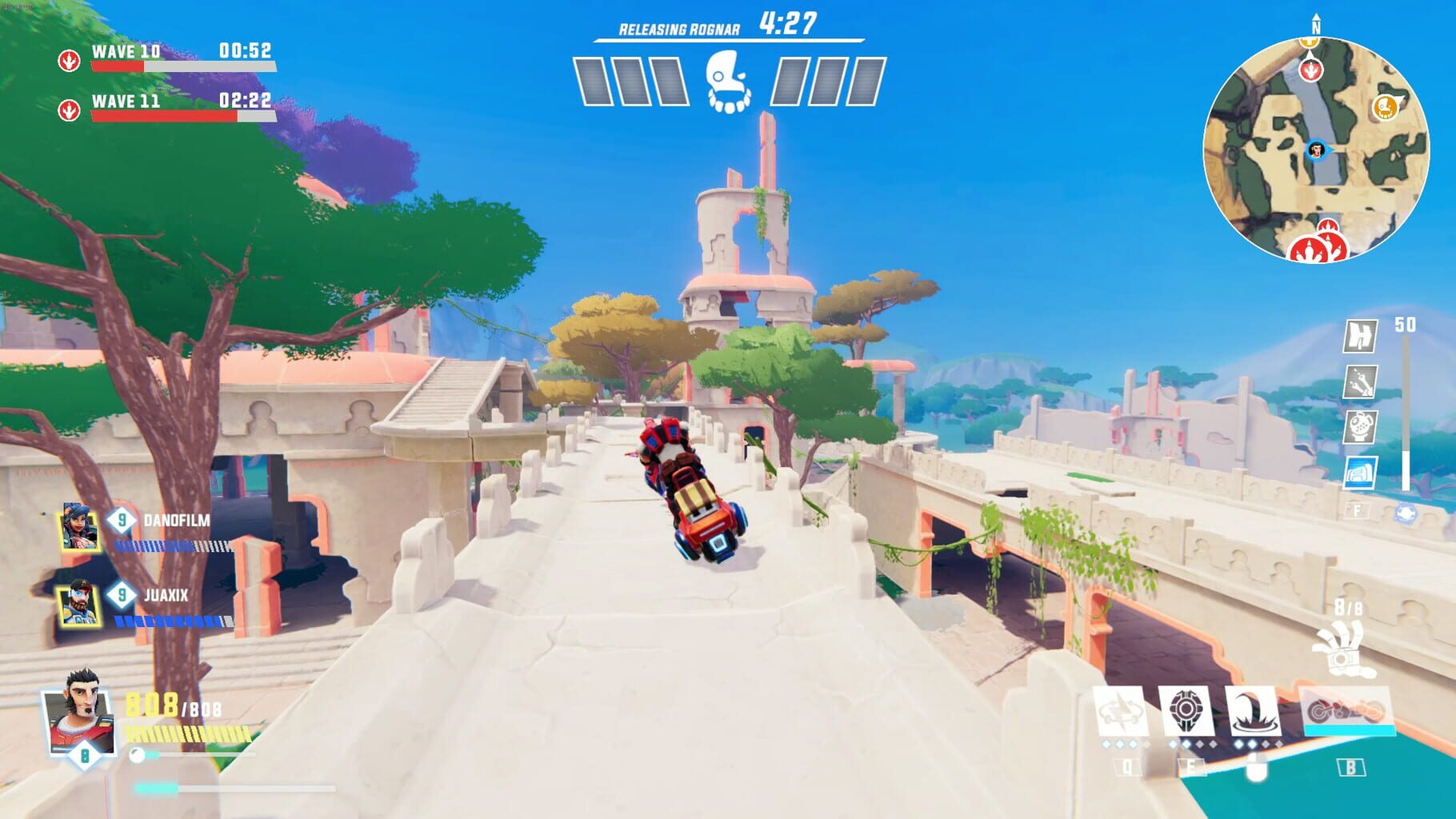Select the orange skull marker on the minimap
The image size is (1456, 819).
(x=1386, y=107)
